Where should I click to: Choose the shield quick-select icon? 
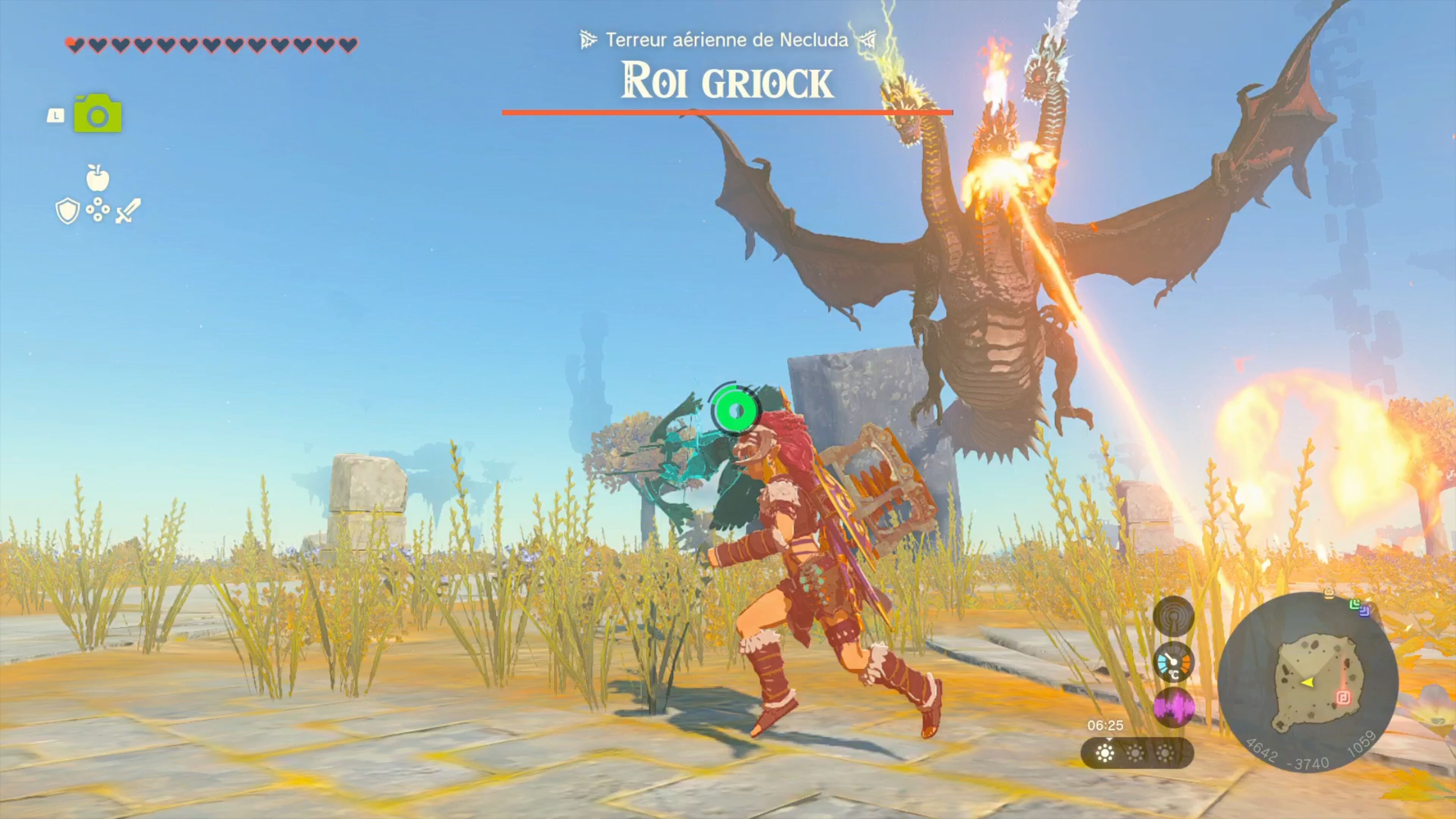click(67, 211)
